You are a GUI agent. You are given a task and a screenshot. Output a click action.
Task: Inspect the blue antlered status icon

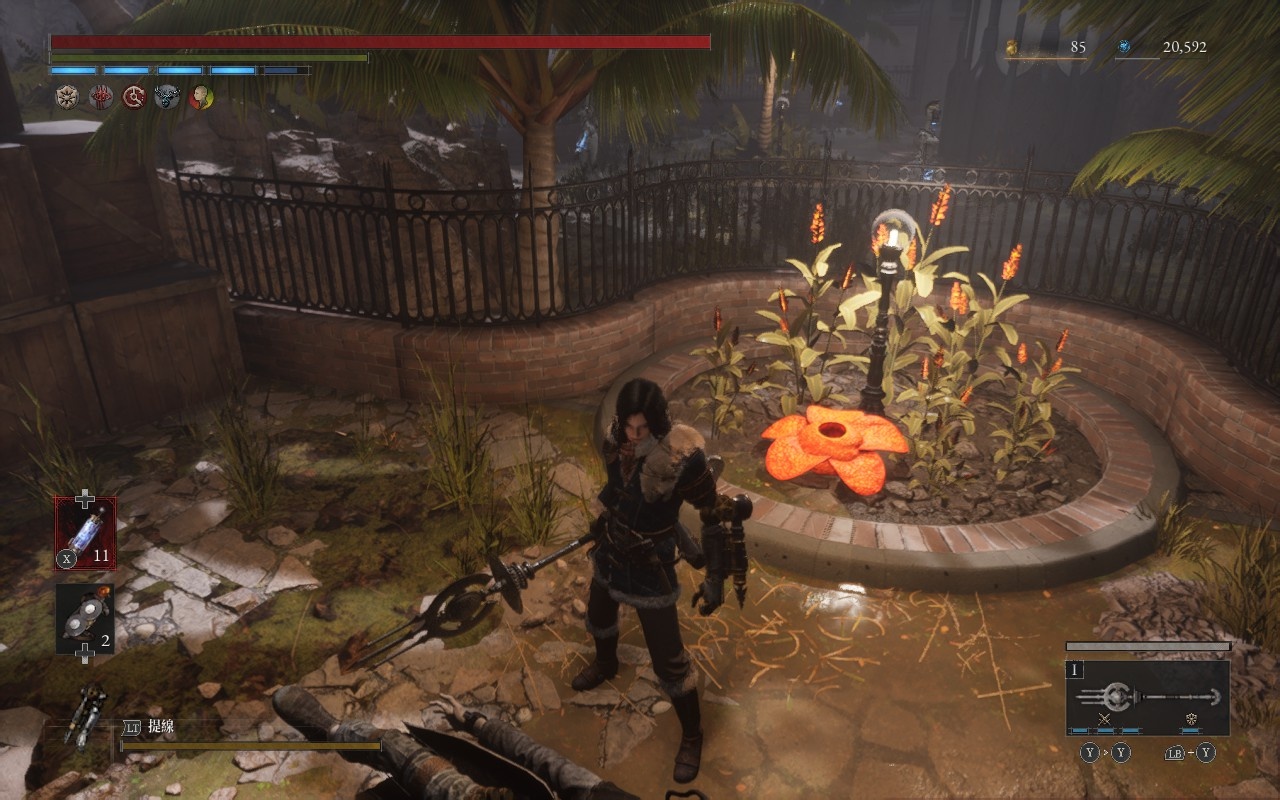(167, 97)
